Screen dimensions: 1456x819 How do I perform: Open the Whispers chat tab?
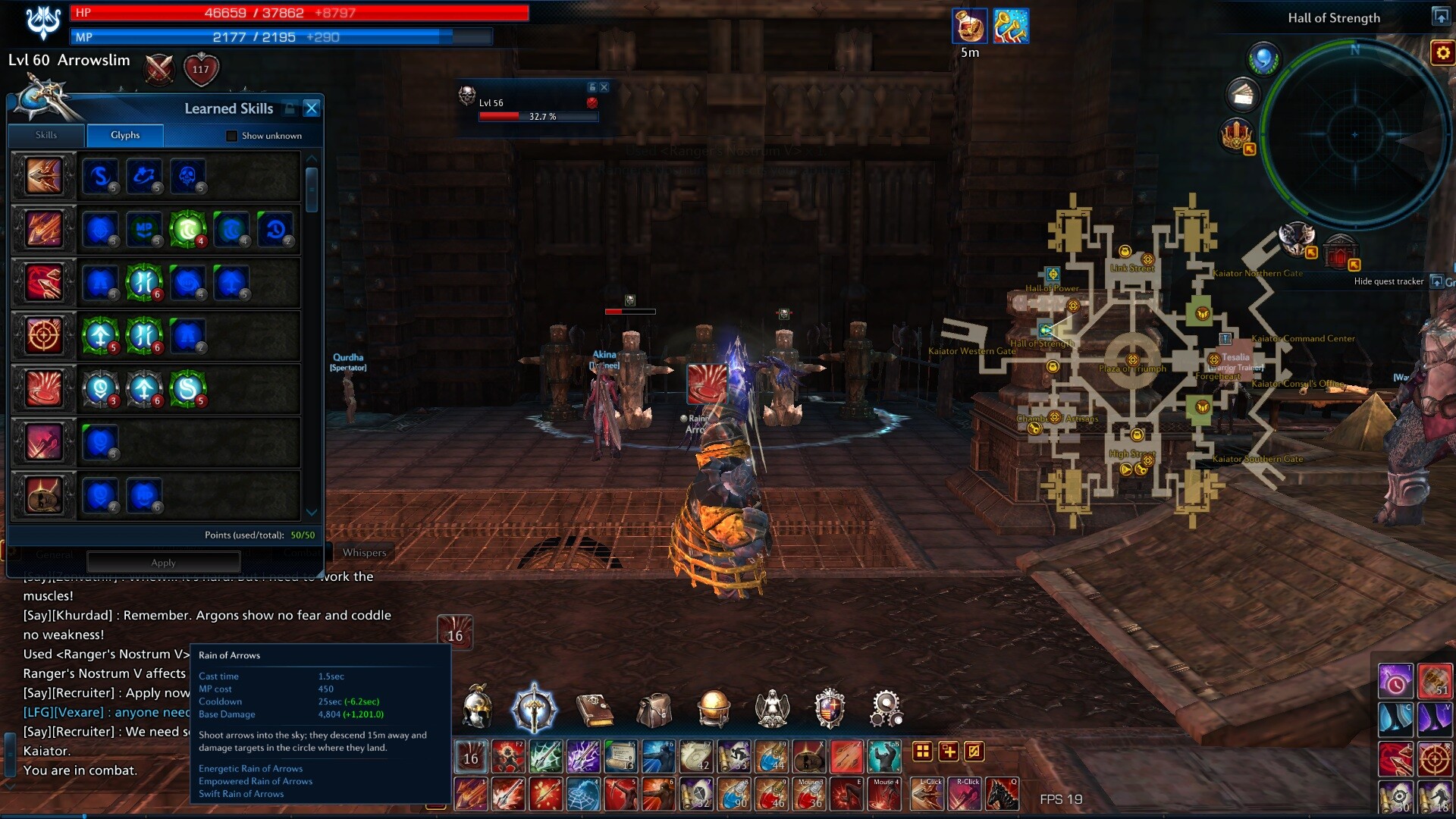(364, 552)
